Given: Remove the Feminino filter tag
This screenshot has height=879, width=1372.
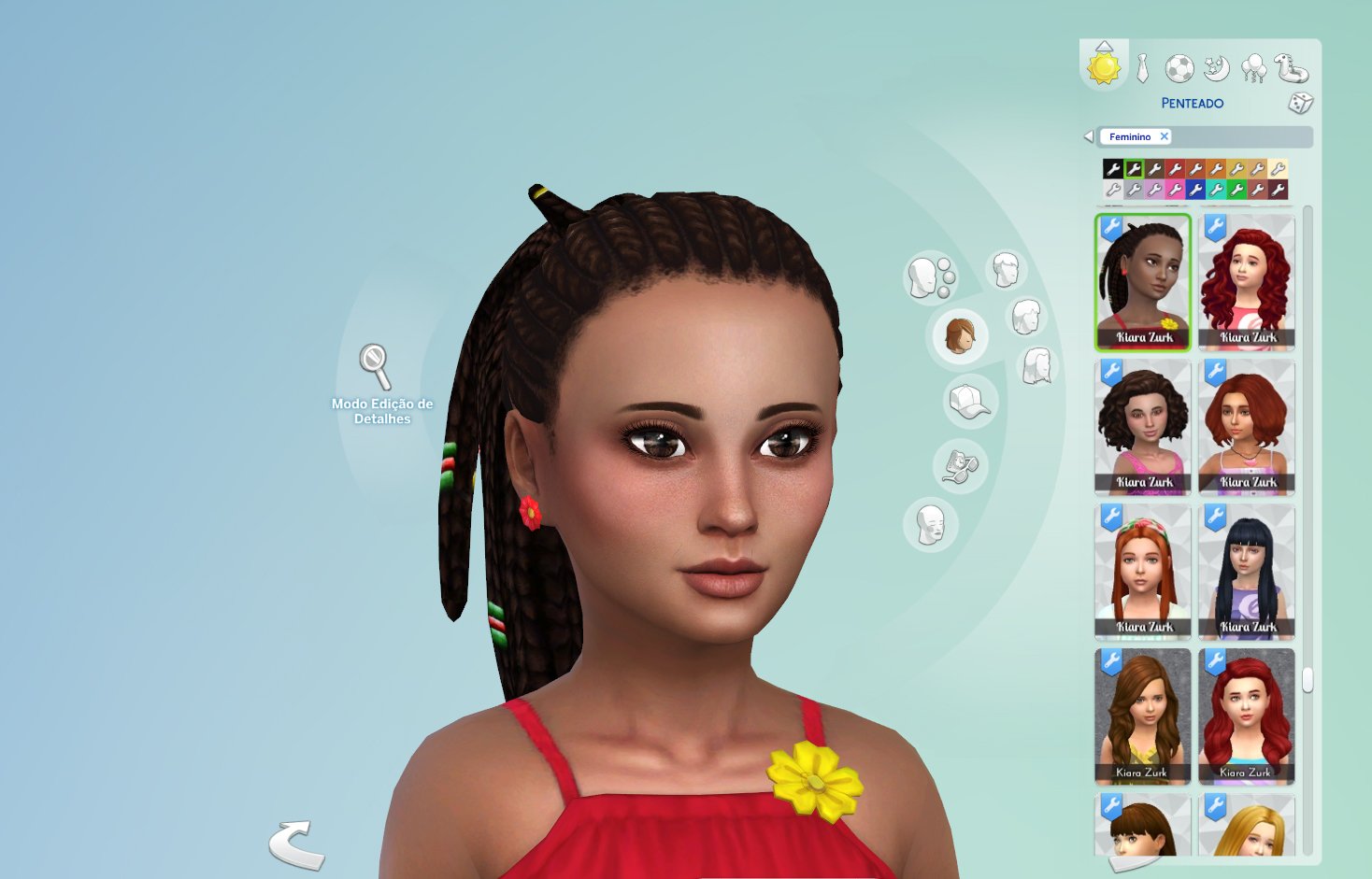Looking at the screenshot, I should pos(1165,136).
